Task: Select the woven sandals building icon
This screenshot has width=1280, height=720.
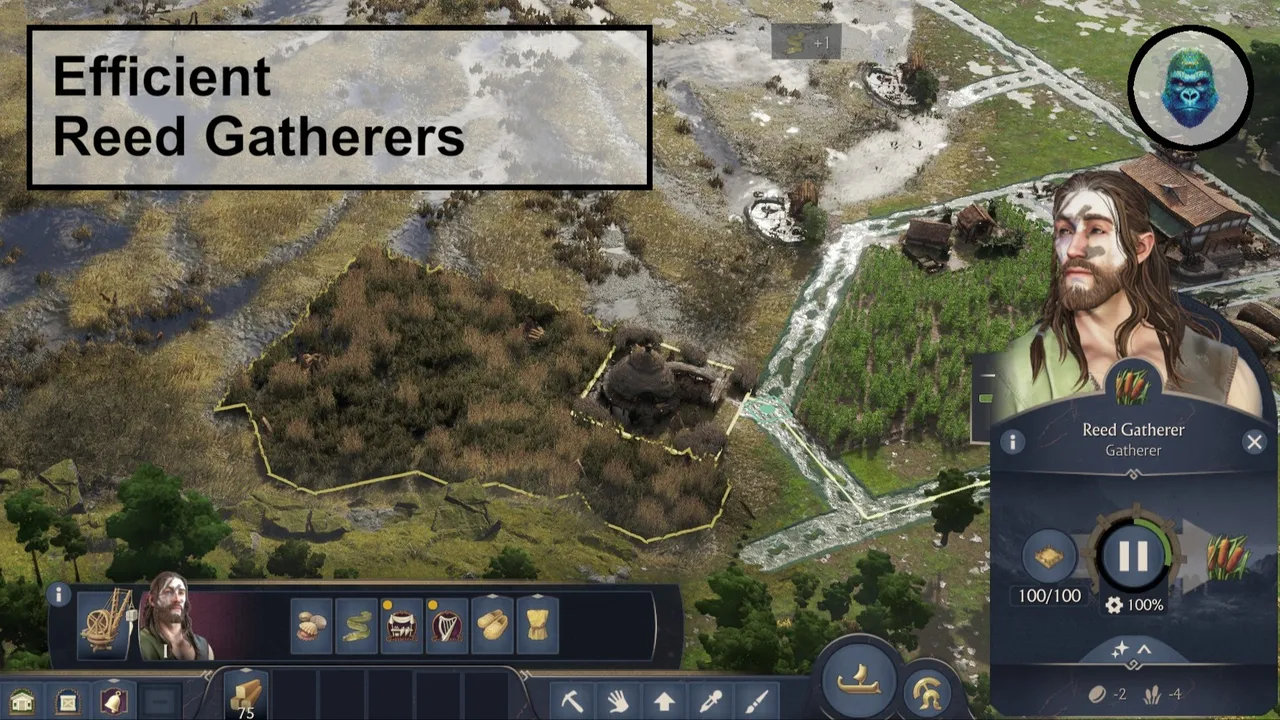Action: 492,626
